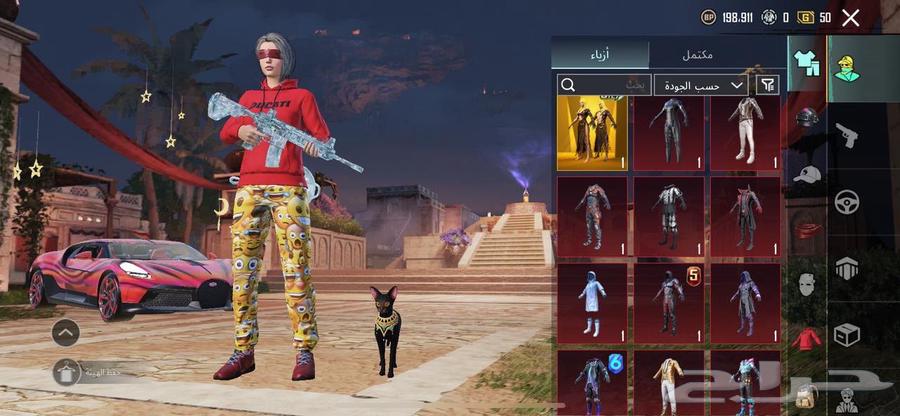
Task: Click the hanger outfit preset button
Action: tap(66, 373)
